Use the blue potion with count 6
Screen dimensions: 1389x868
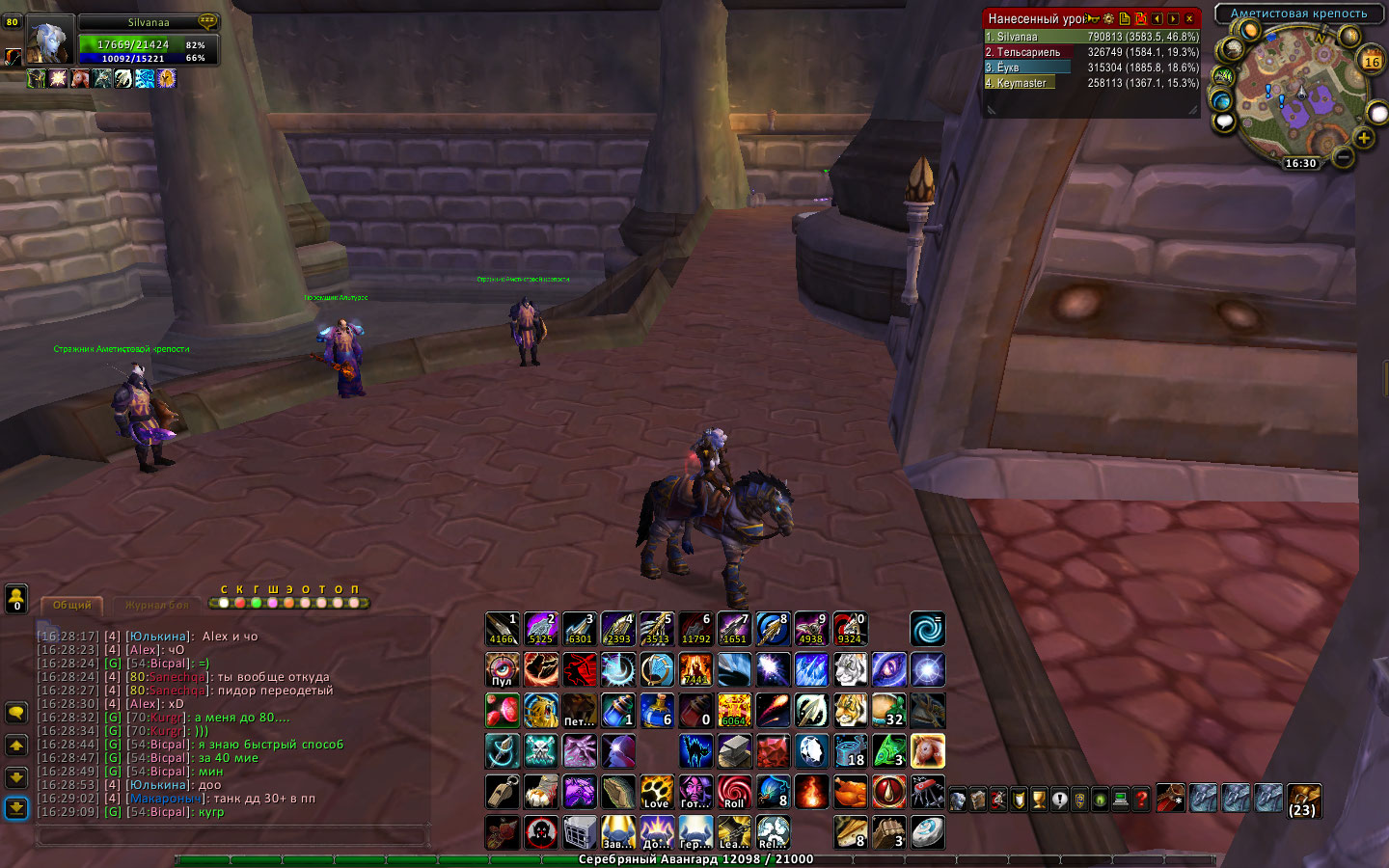[x=656, y=711]
